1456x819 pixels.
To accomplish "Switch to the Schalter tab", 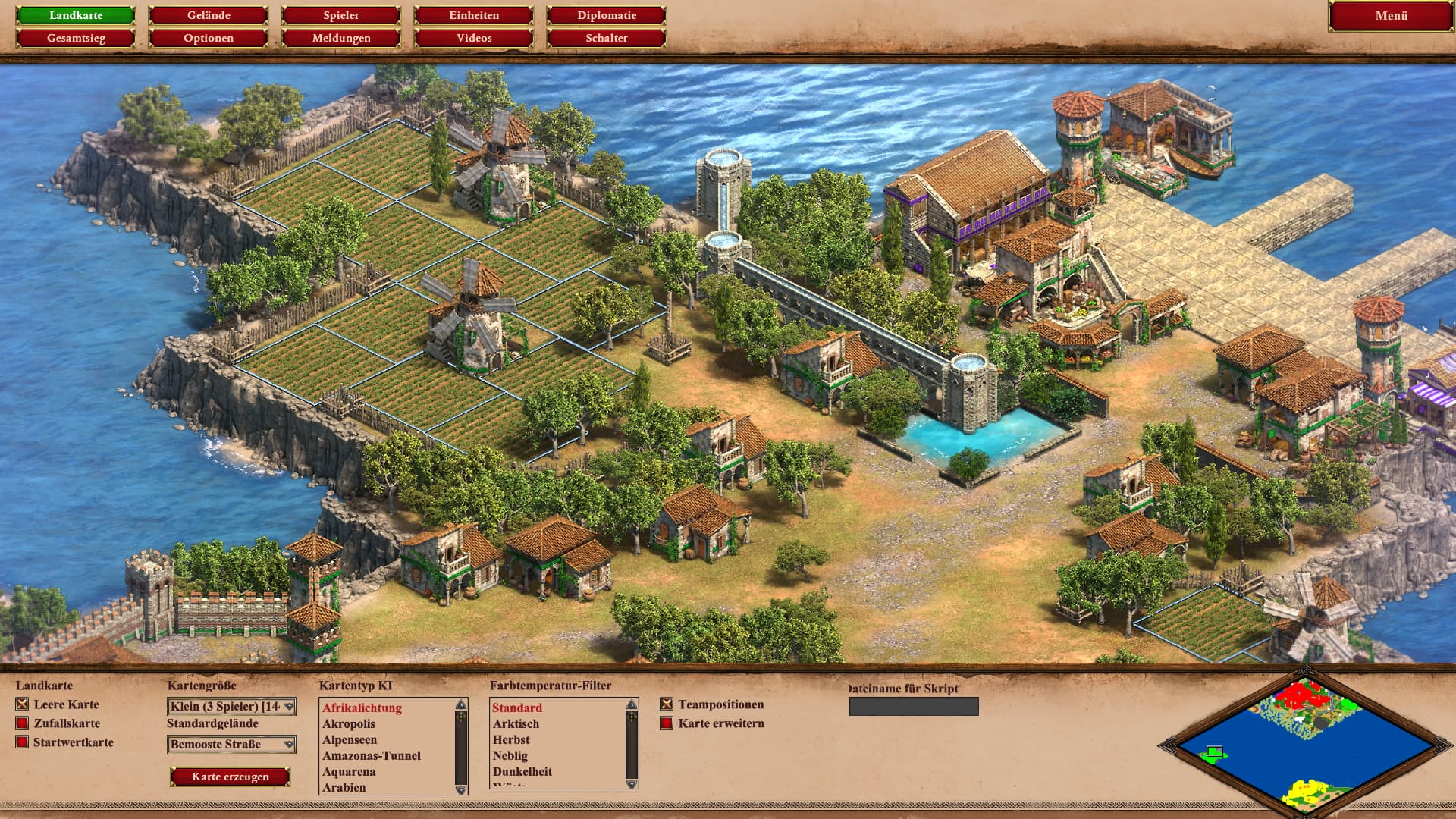I will [x=607, y=38].
